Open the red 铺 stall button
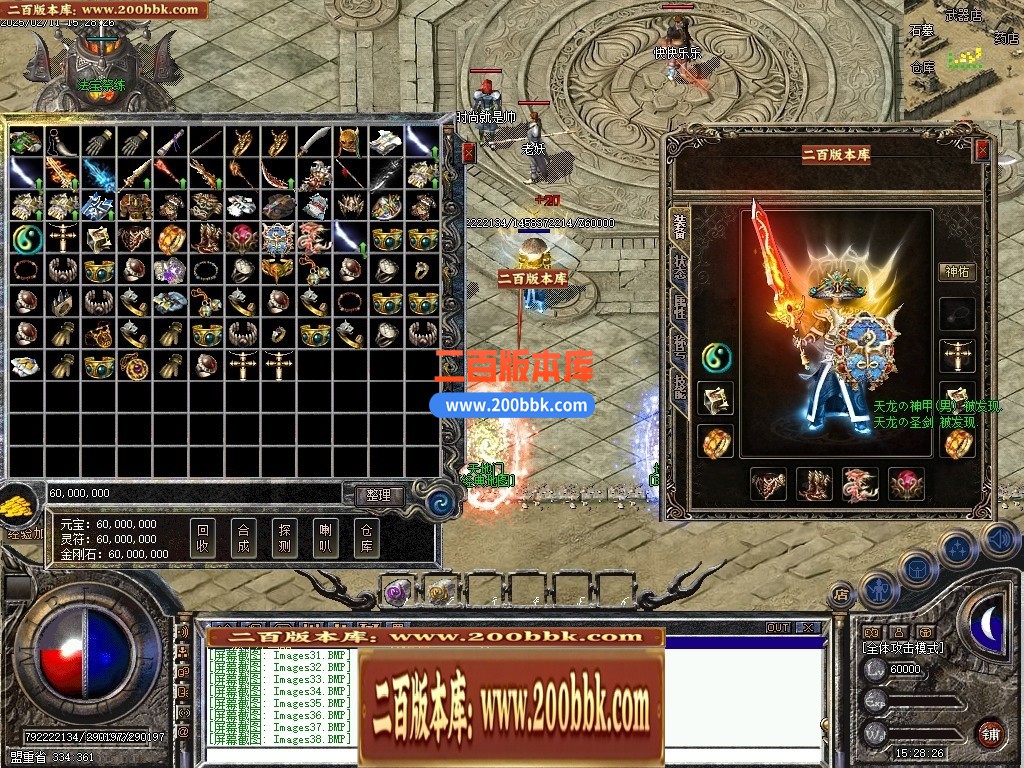This screenshot has width=1024, height=768. coord(990,733)
